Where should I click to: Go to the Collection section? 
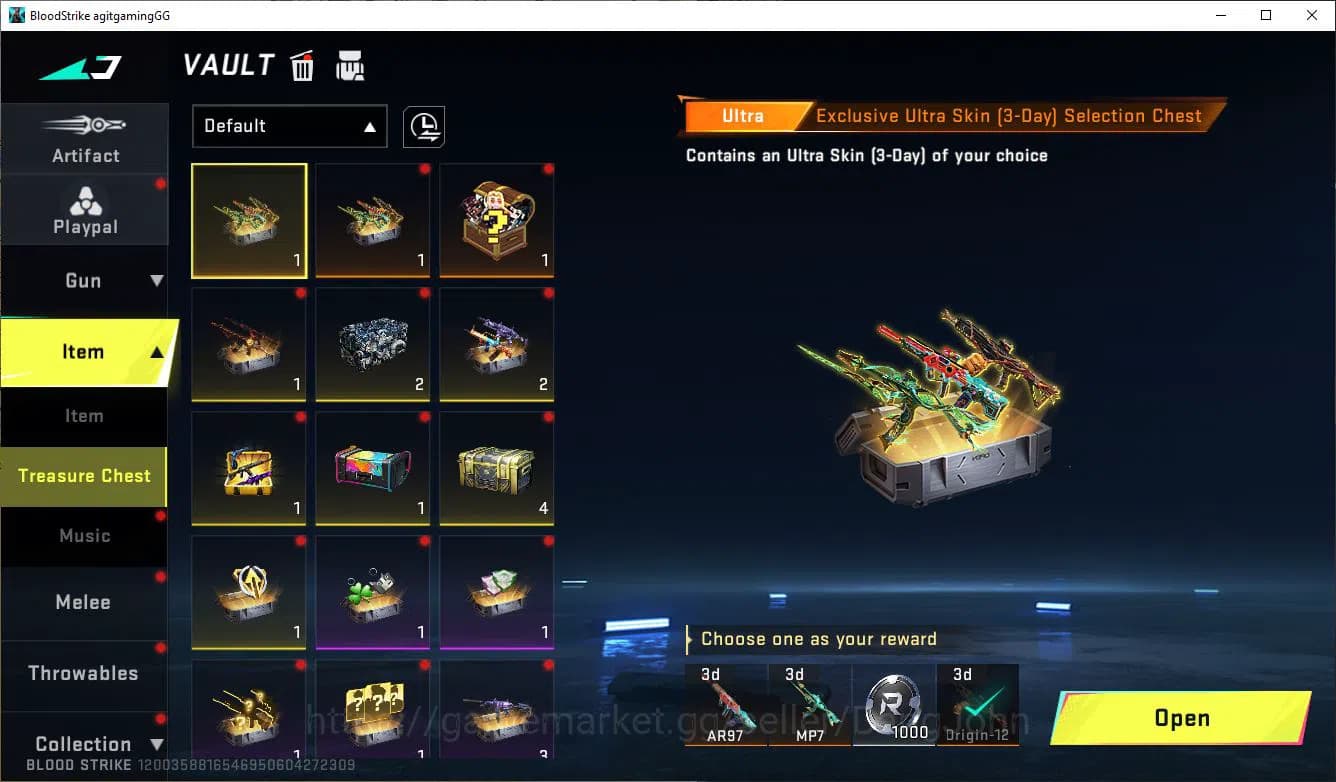pyautogui.click(x=85, y=744)
